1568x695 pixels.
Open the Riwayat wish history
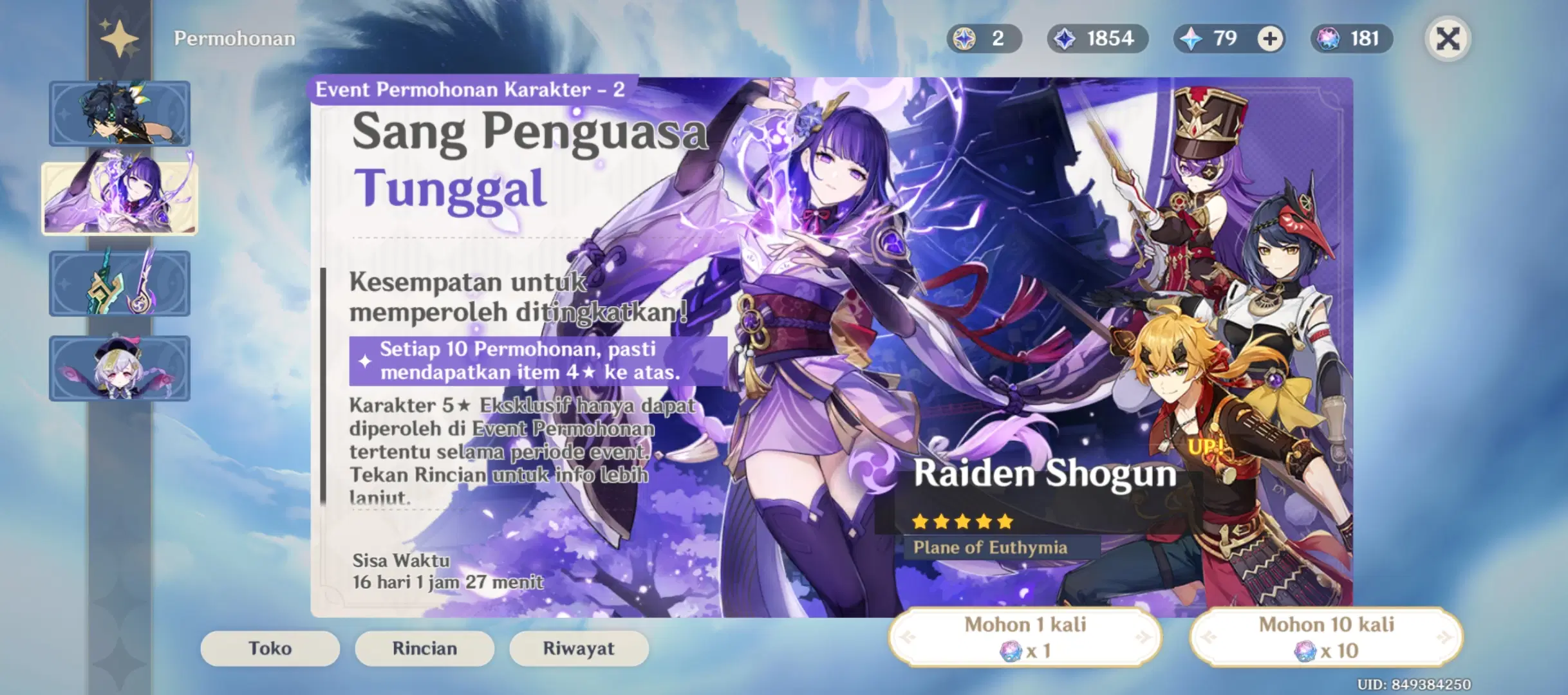click(x=578, y=649)
